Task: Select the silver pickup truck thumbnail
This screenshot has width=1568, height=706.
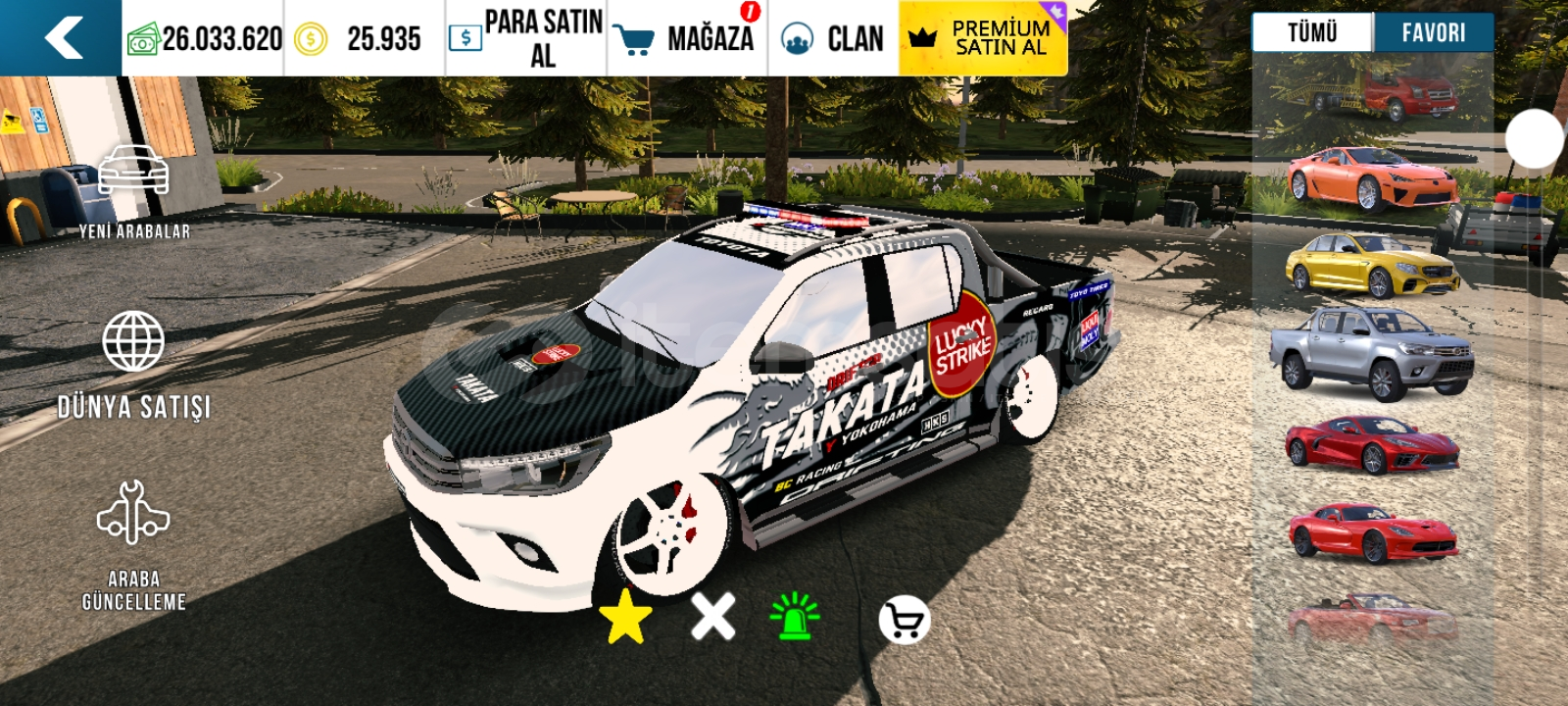Action: (1371, 353)
